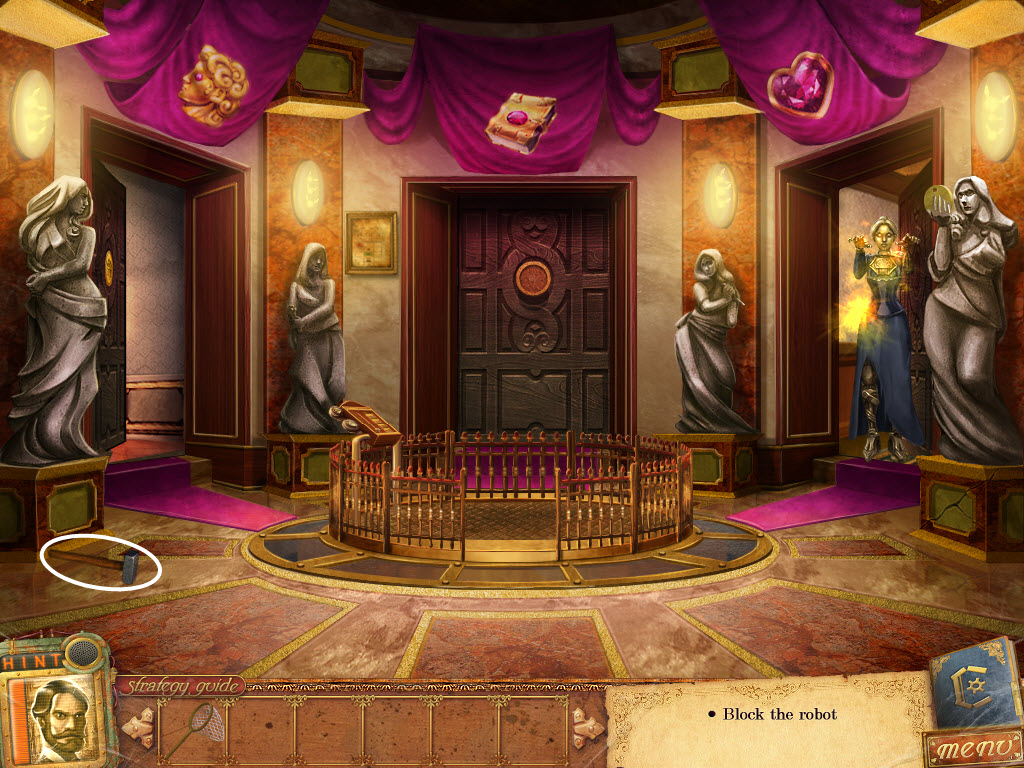This screenshot has width=1024, height=768.
Task: Select the butterfly net in inventory
Action: tap(187, 728)
